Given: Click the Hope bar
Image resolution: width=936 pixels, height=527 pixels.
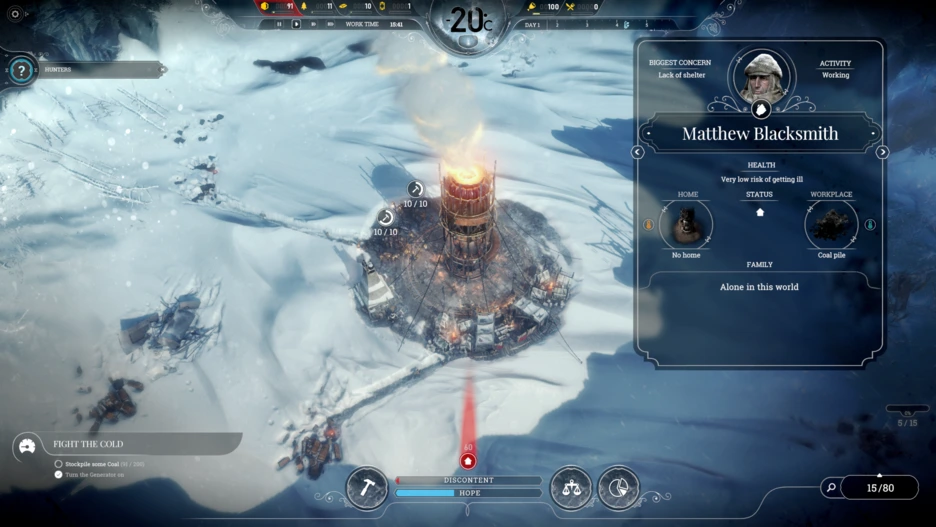Looking at the screenshot, I should pos(468,493).
